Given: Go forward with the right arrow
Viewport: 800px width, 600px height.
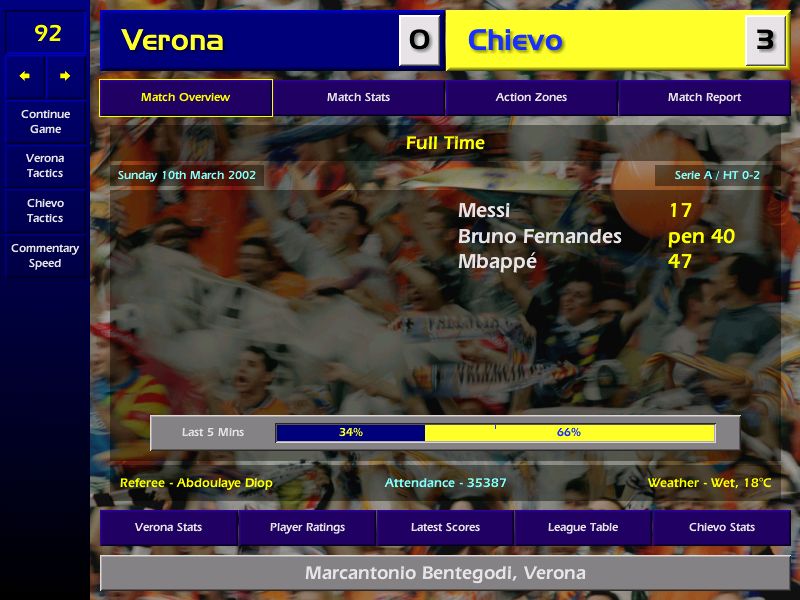Looking at the screenshot, I should click(65, 76).
